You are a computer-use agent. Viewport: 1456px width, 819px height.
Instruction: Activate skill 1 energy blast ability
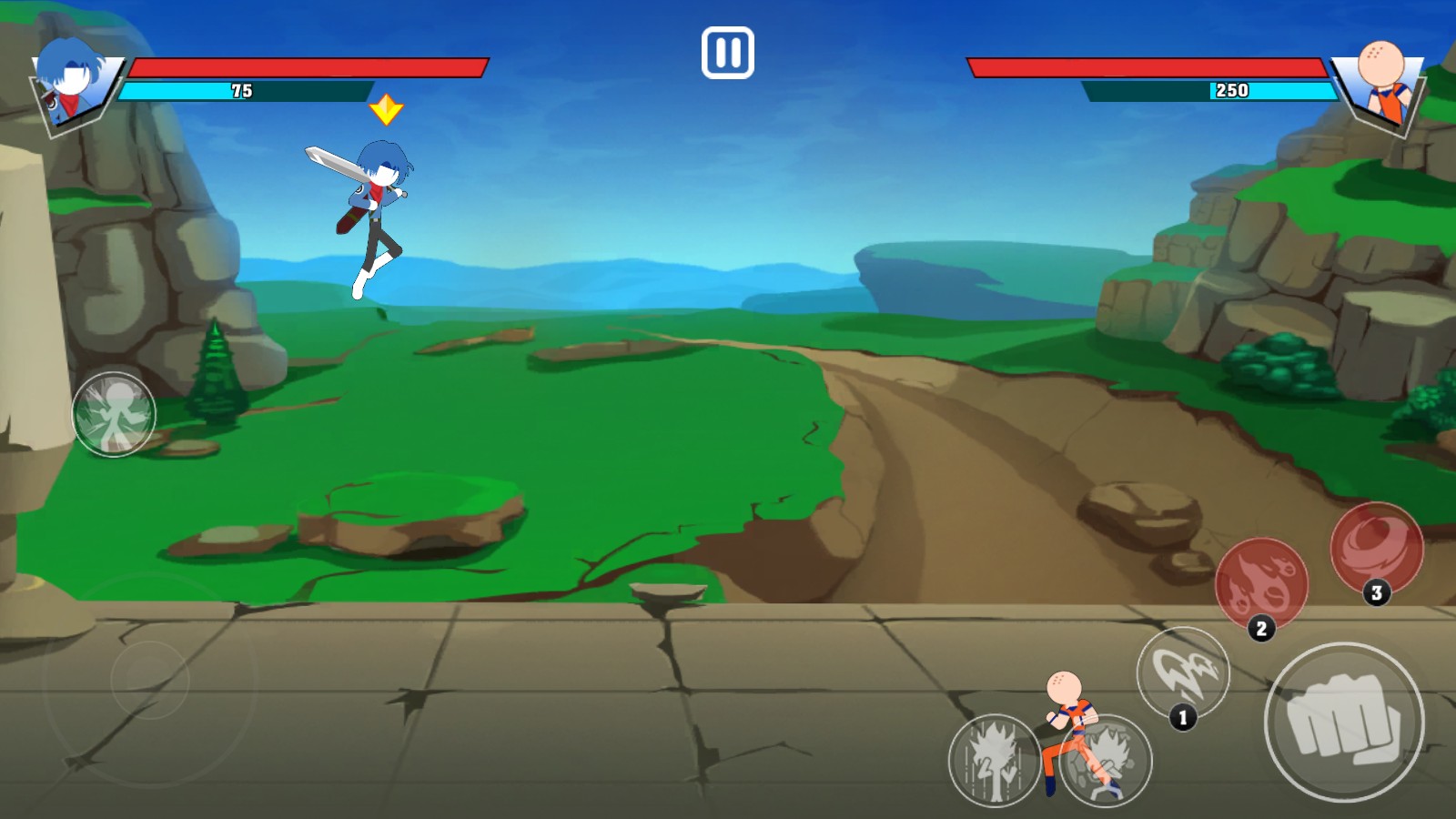tap(1183, 673)
